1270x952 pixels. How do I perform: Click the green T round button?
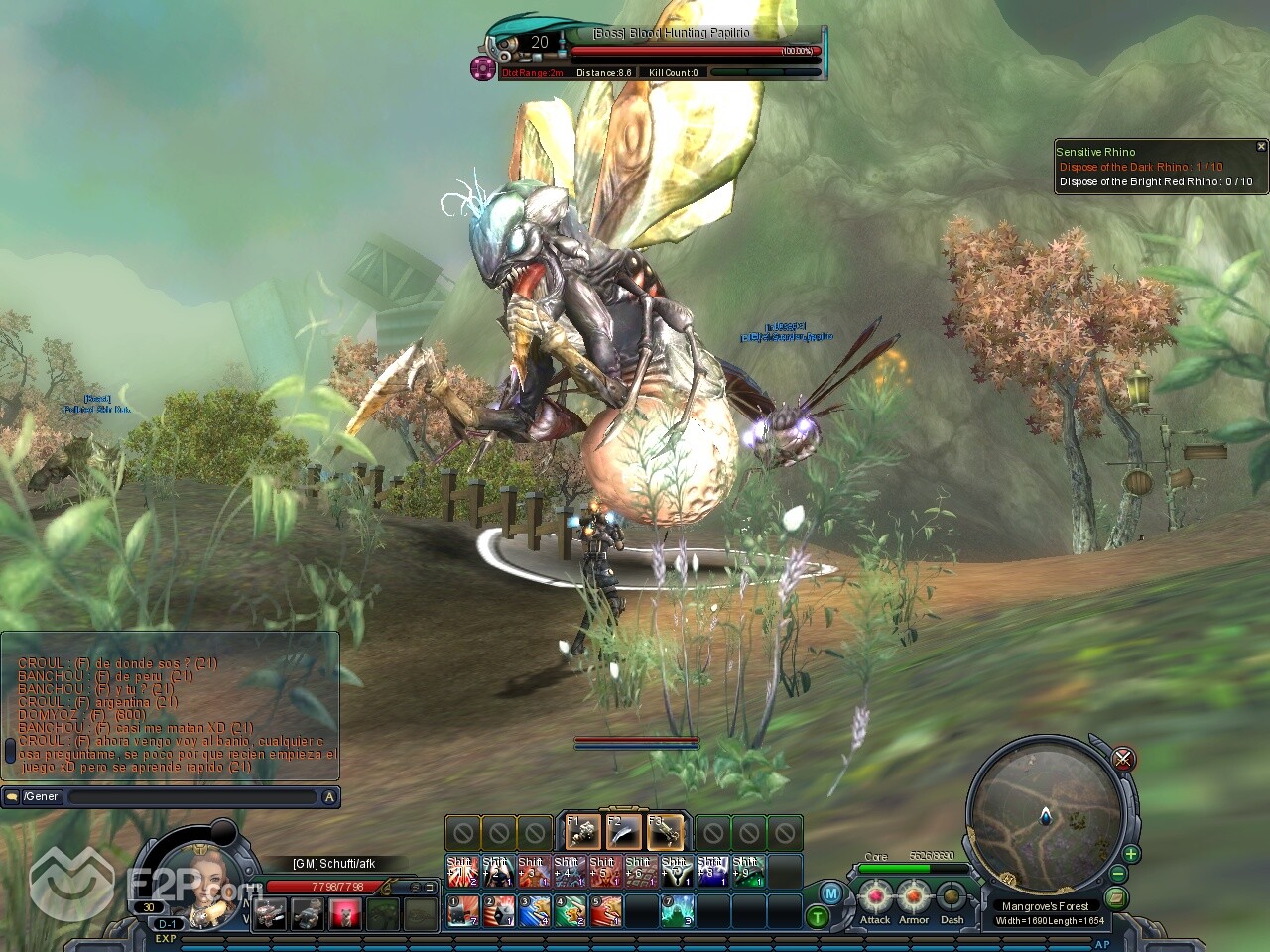click(x=817, y=917)
